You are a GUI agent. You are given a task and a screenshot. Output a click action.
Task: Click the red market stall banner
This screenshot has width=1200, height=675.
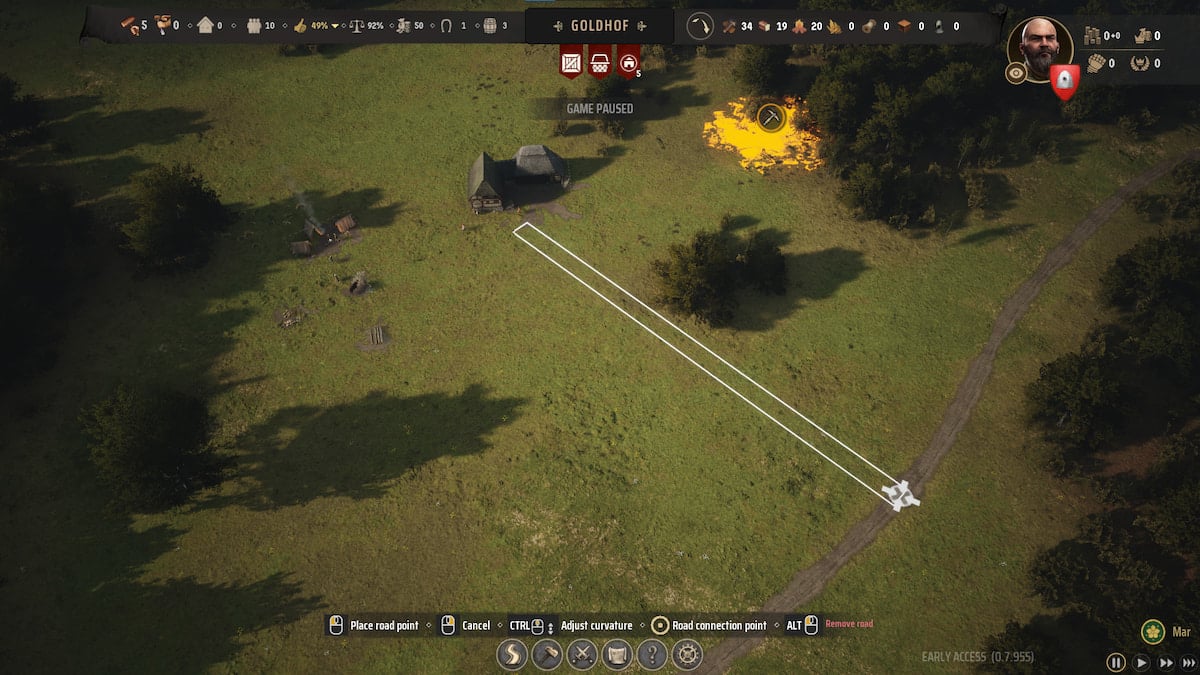click(x=600, y=62)
